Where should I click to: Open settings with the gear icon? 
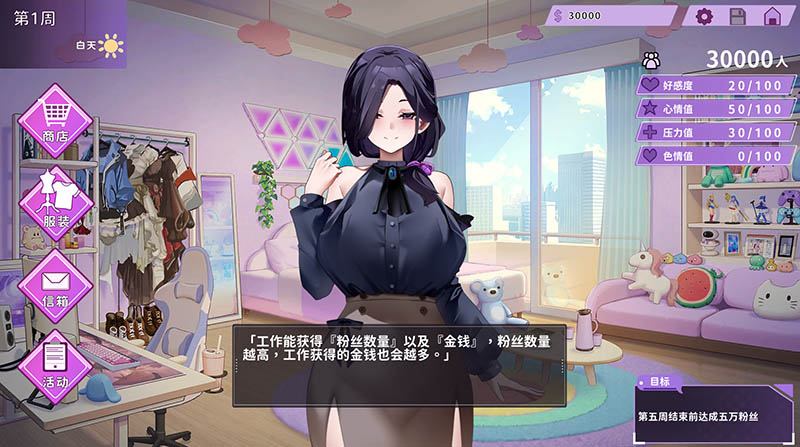click(x=704, y=16)
